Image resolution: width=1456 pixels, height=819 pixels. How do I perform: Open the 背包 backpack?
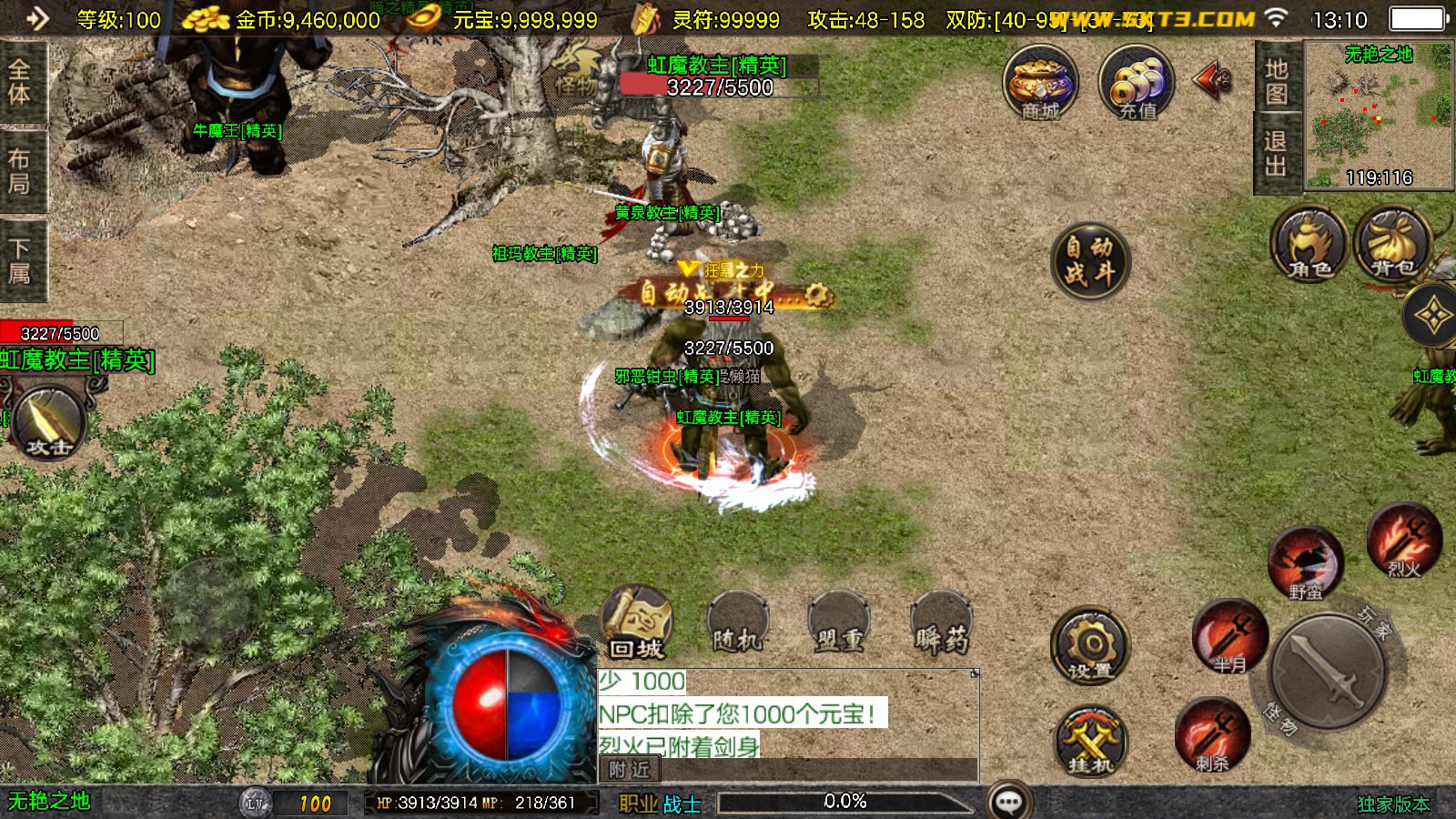coord(1392,245)
